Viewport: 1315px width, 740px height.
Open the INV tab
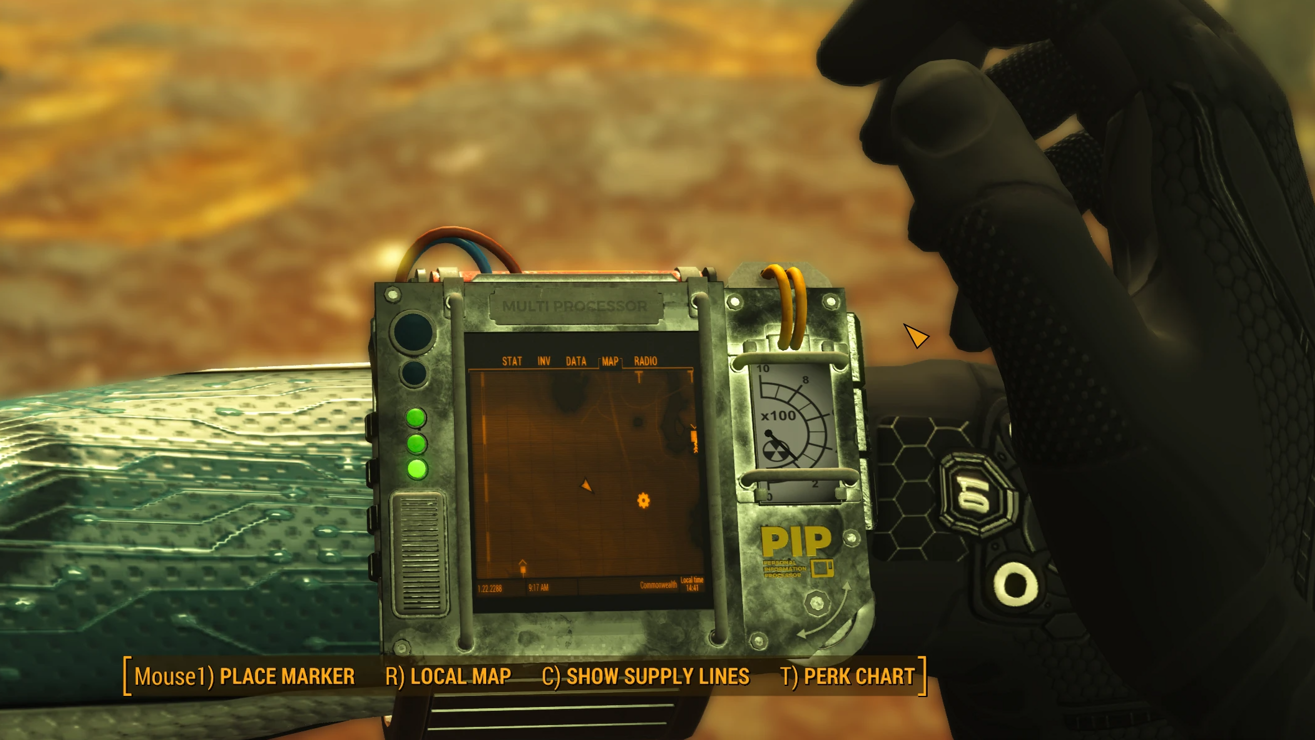click(x=544, y=361)
